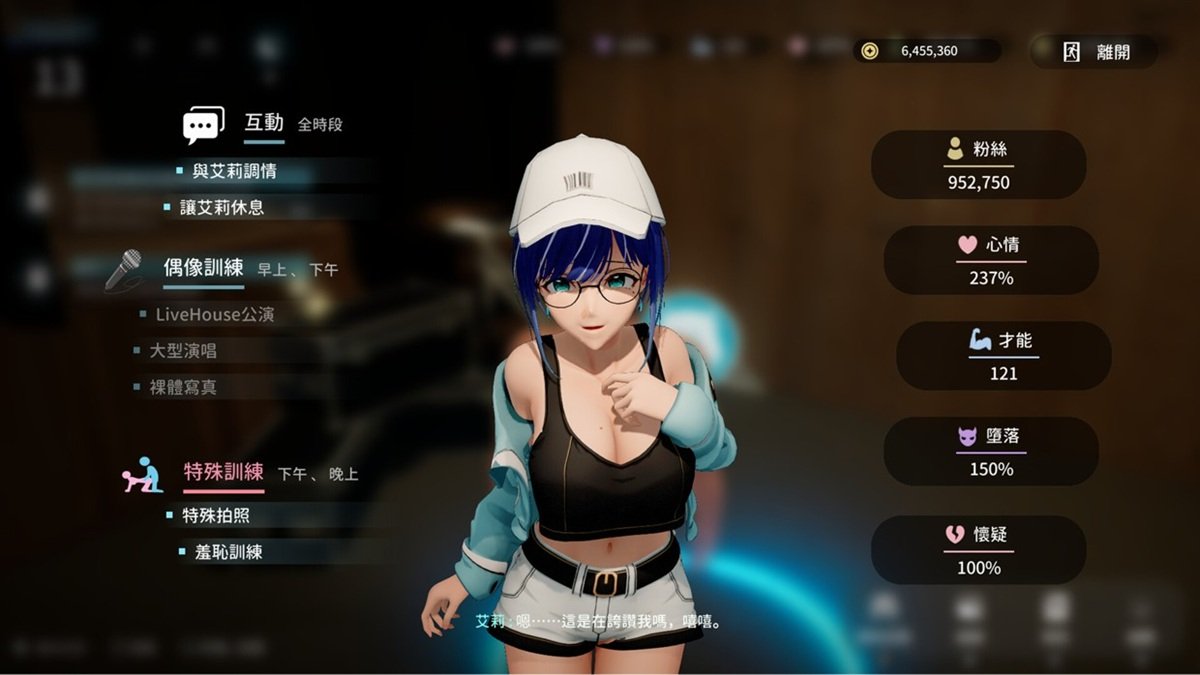1200x675 pixels.
Task: Open the 互動 interaction category header
Action: (x=264, y=123)
